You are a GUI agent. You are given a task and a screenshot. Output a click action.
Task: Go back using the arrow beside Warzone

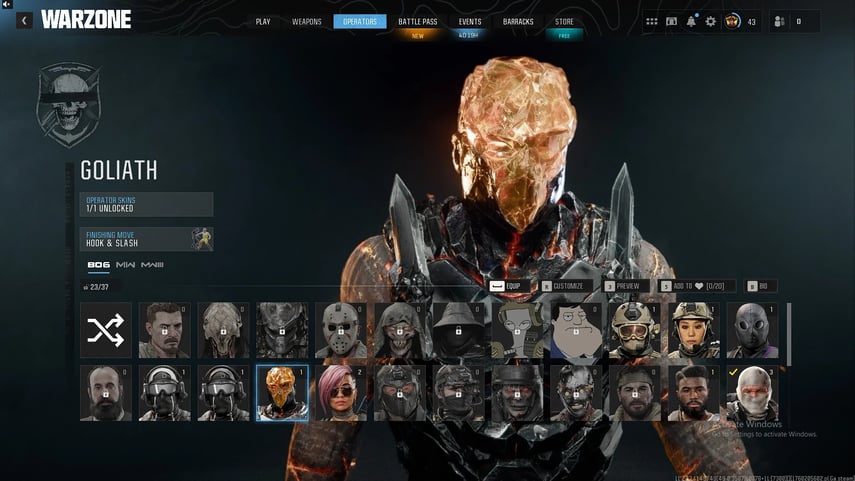(24, 20)
